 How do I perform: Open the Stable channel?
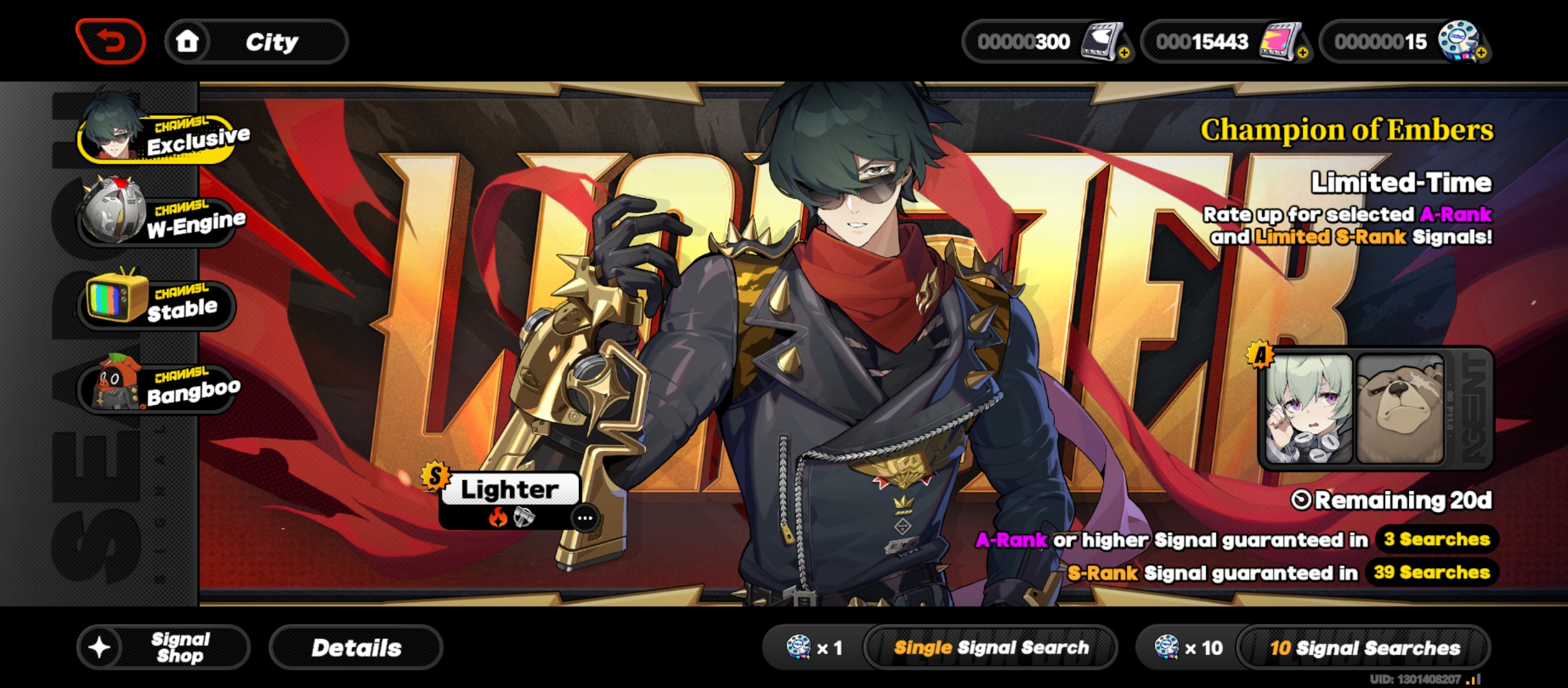click(x=155, y=306)
